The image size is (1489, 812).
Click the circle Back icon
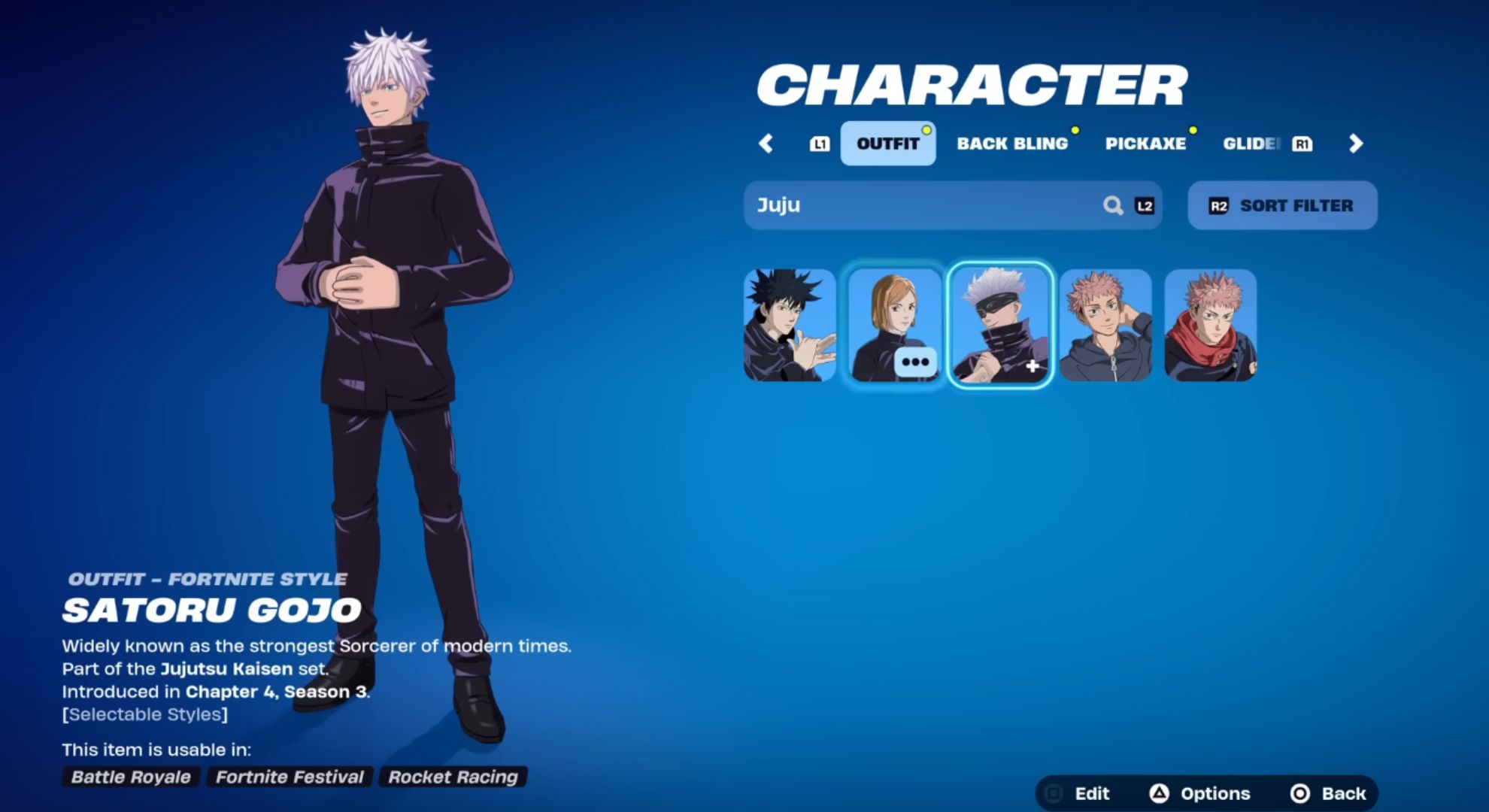click(1297, 792)
